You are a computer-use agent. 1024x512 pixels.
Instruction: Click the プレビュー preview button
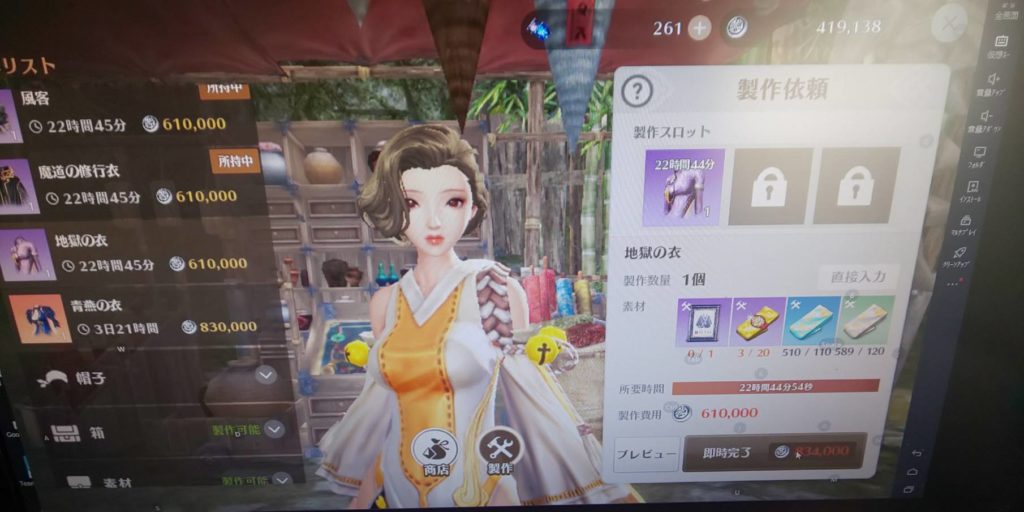(645, 453)
